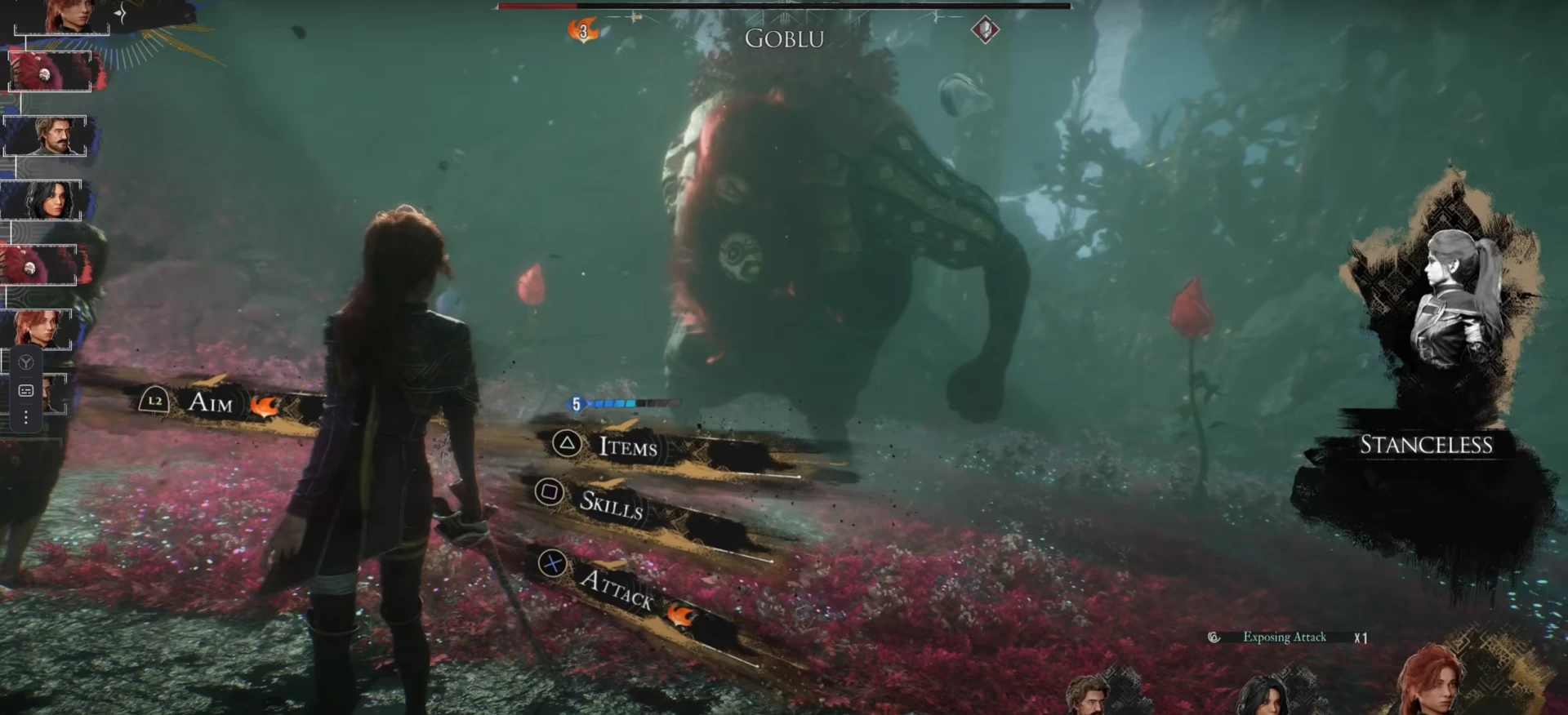This screenshot has width=1568, height=715.
Task: Select the Aim action
Action: tap(210, 402)
